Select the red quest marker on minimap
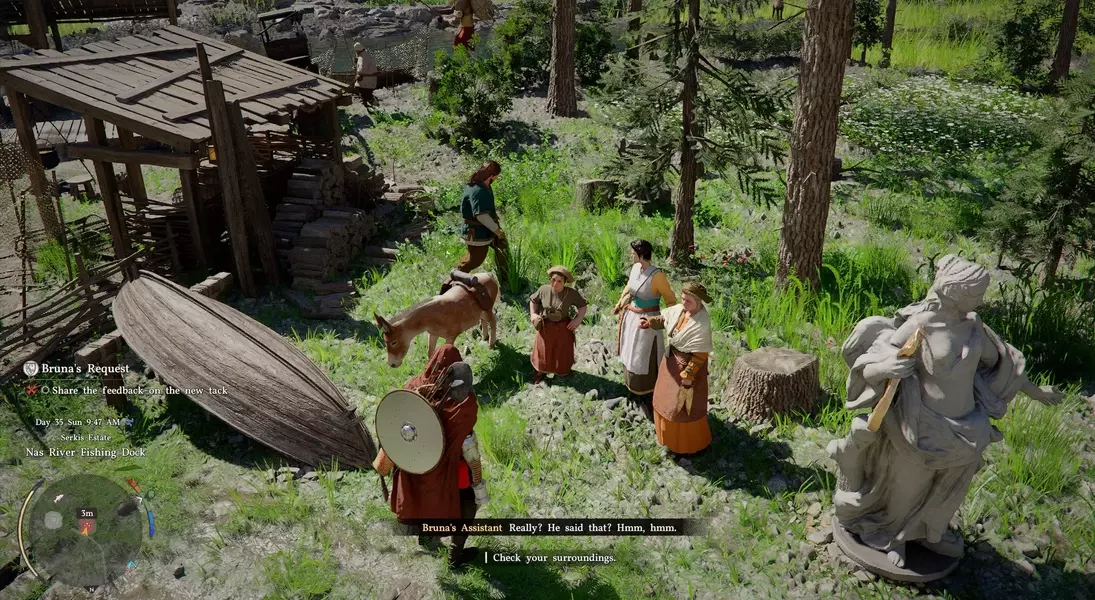Viewport: 1095px width, 600px height. 88,526
